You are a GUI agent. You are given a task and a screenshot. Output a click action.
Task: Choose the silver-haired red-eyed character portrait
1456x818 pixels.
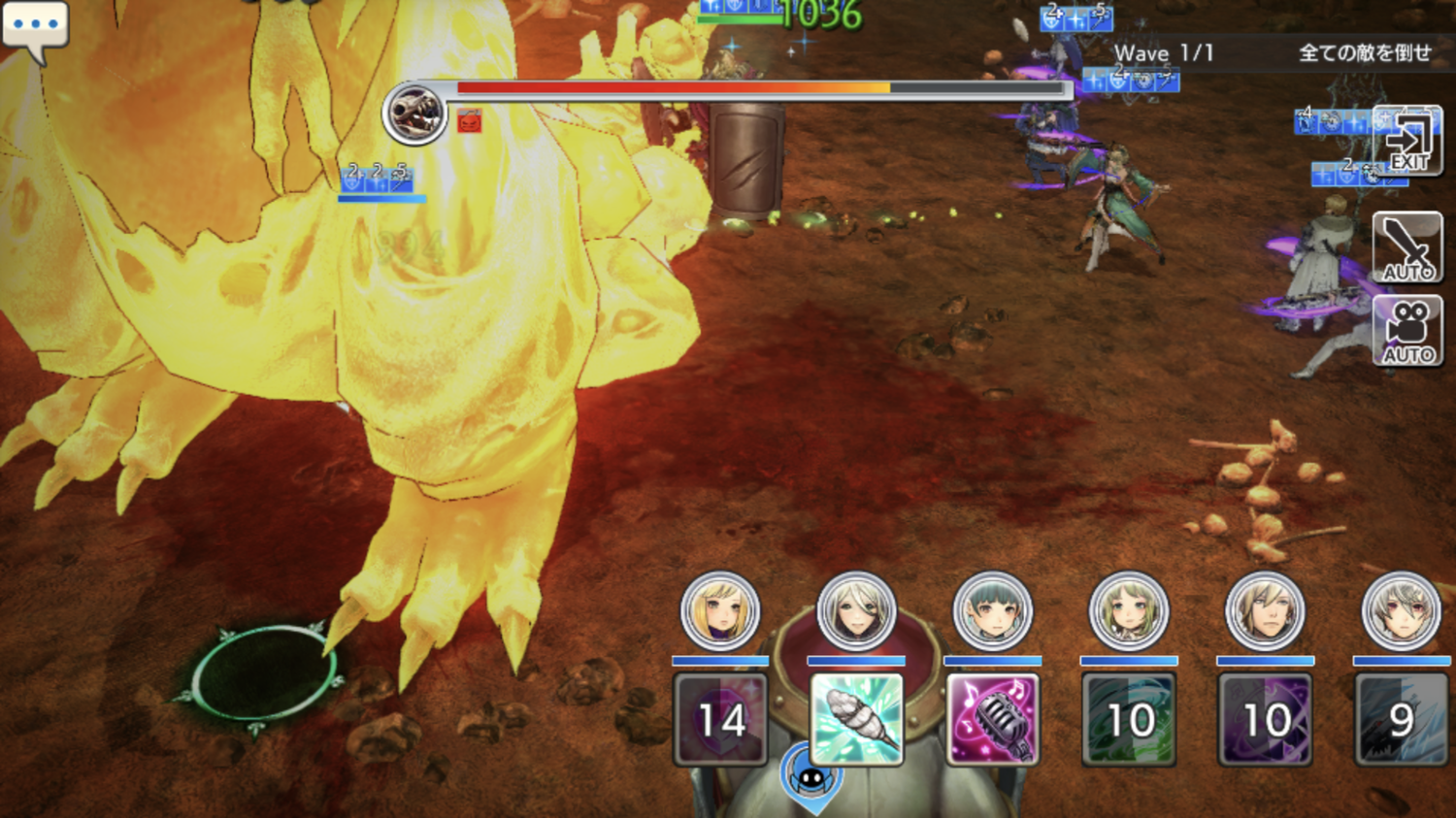[1401, 611]
